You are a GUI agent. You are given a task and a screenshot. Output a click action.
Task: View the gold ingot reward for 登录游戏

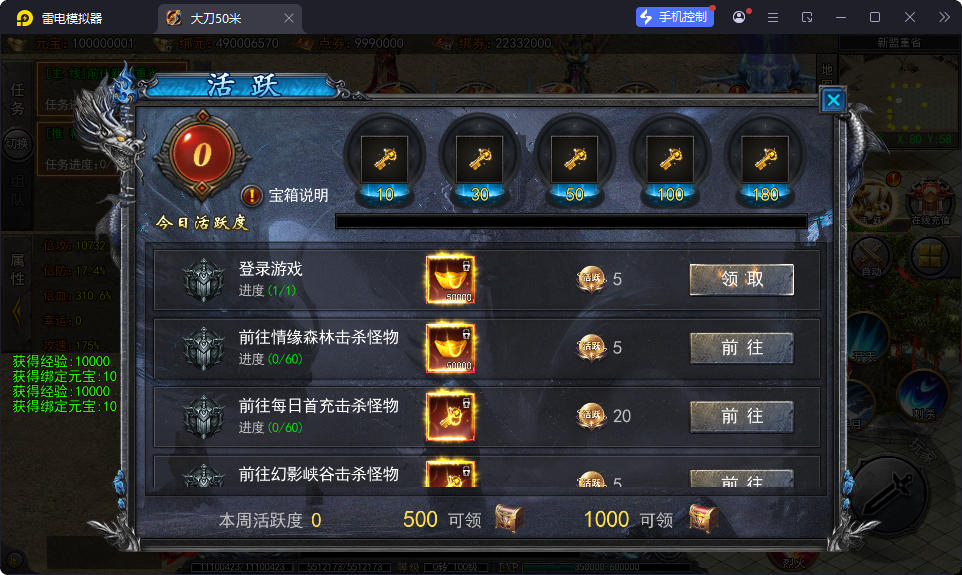point(451,280)
